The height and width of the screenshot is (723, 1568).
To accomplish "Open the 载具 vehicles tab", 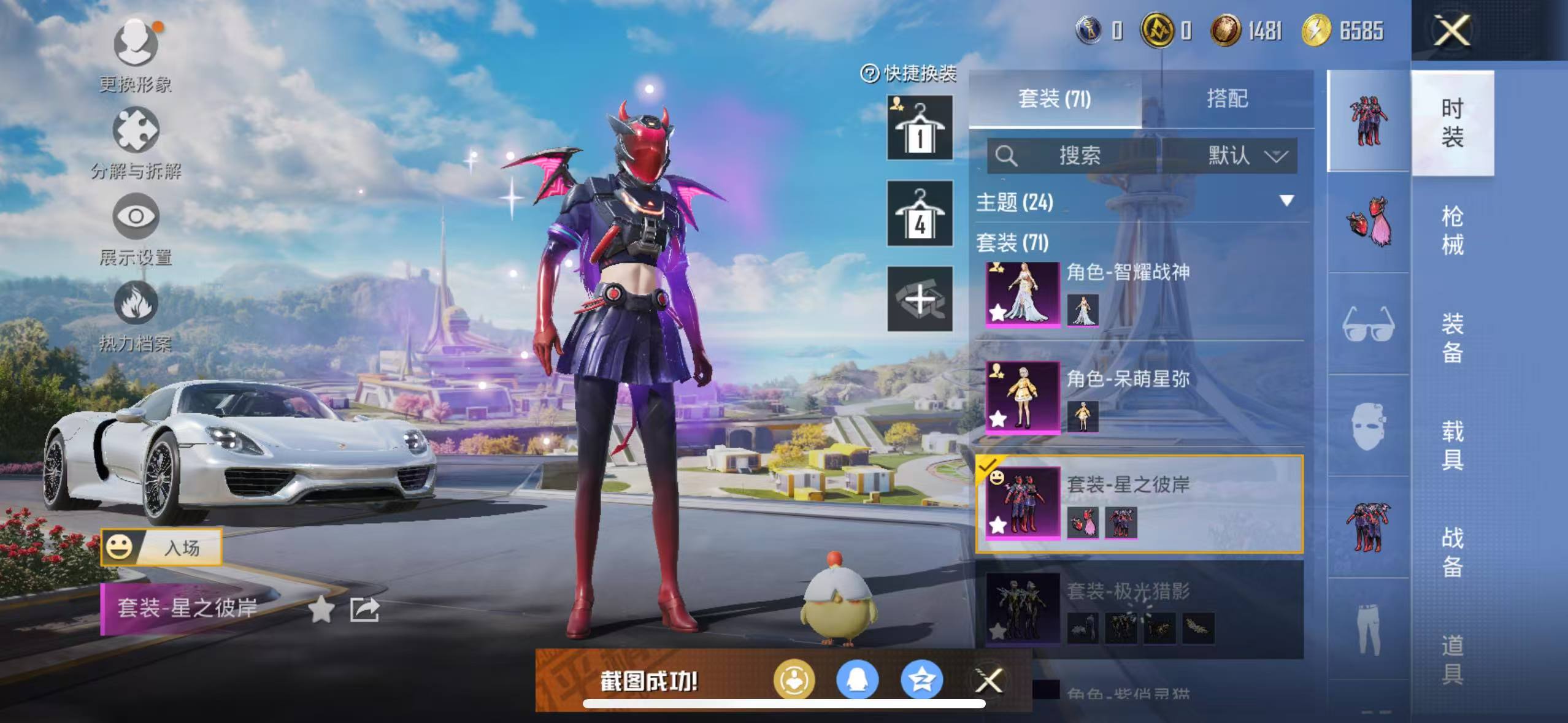I will point(1452,445).
